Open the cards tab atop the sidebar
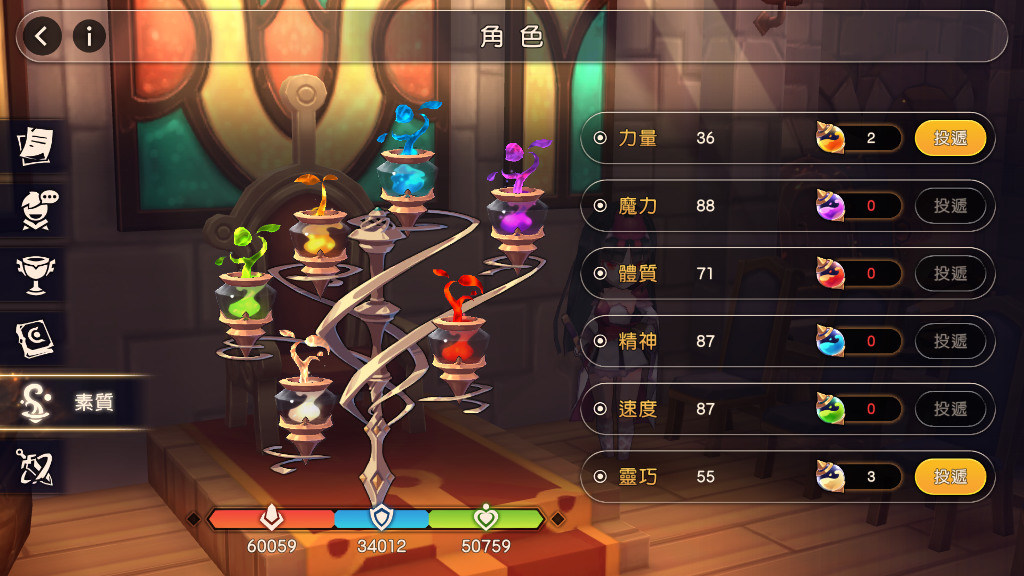The height and width of the screenshot is (576, 1024). tap(36, 145)
